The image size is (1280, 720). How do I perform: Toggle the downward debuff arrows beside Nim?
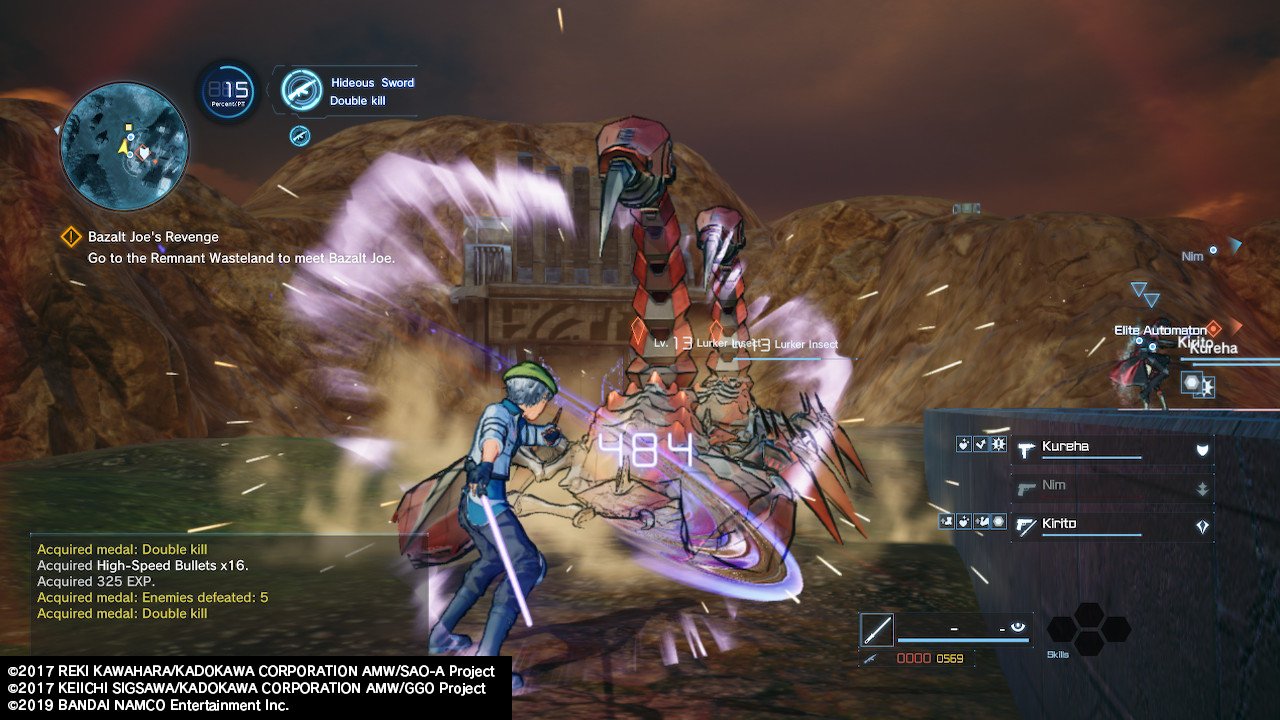(x=1202, y=487)
